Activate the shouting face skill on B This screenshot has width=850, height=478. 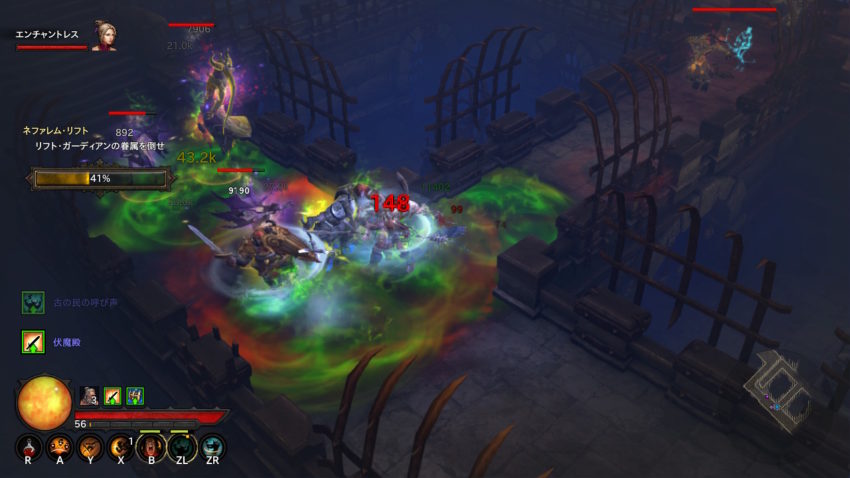[152, 447]
